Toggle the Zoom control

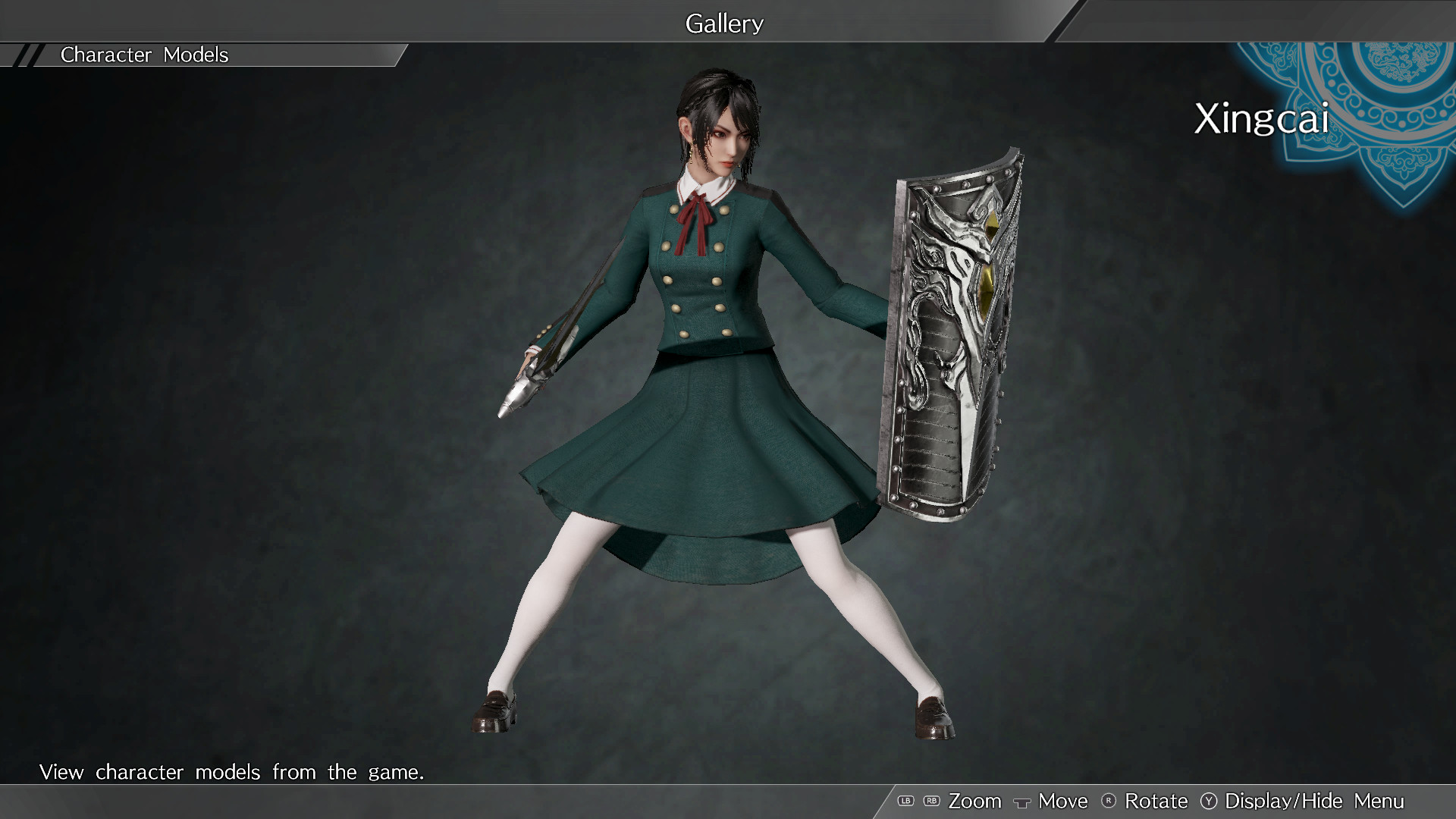pyautogui.click(x=976, y=801)
